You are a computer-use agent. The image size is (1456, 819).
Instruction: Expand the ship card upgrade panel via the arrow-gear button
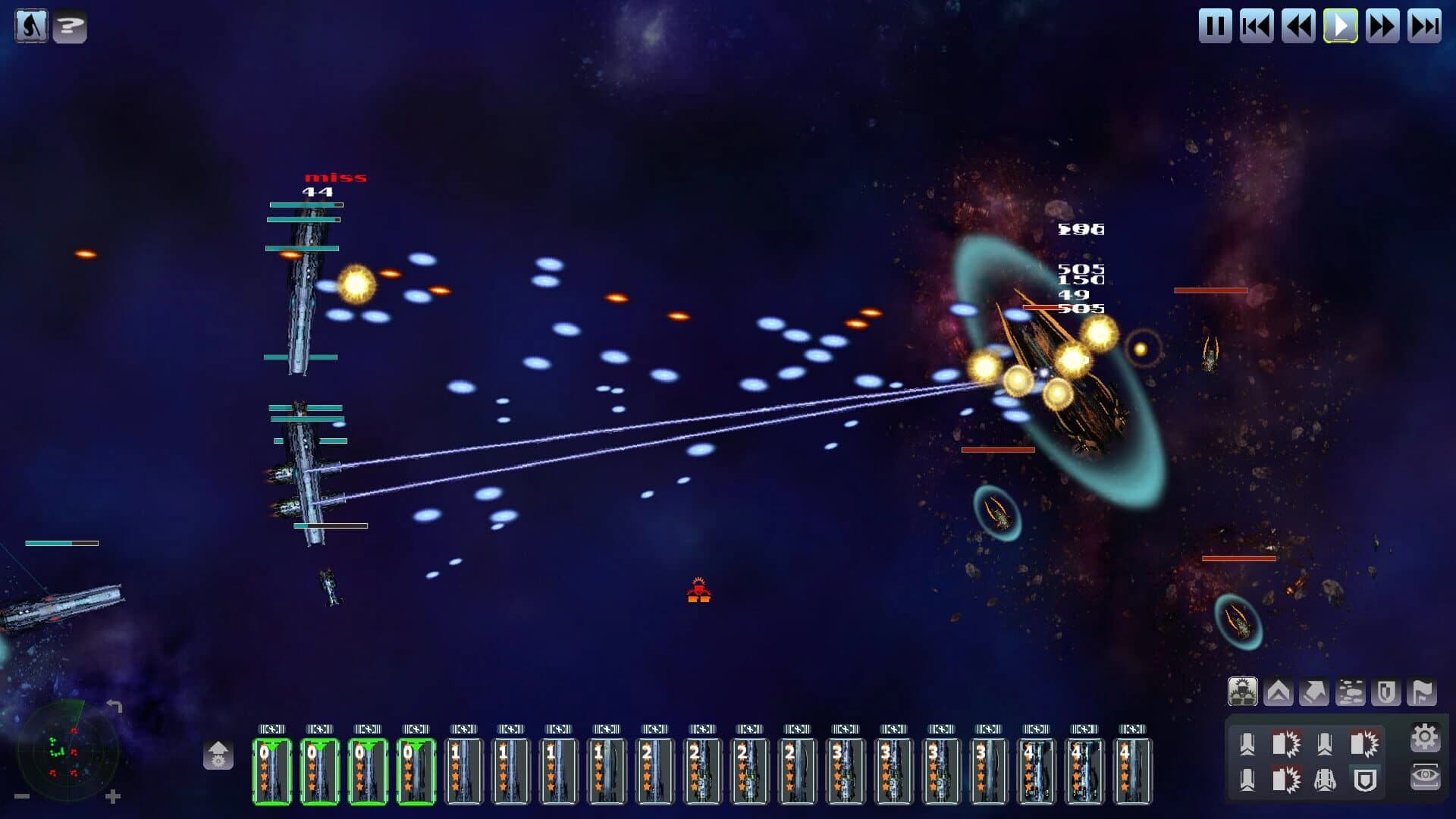pyautogui.click(x=218, y=755)
